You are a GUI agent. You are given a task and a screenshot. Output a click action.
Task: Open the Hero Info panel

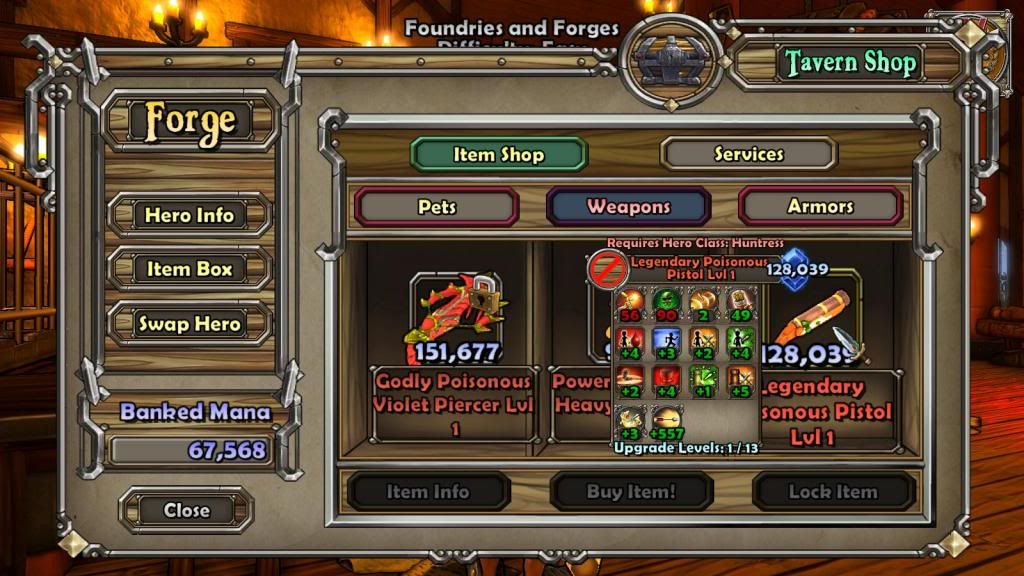pyautogui.click(x=189, y=215)
